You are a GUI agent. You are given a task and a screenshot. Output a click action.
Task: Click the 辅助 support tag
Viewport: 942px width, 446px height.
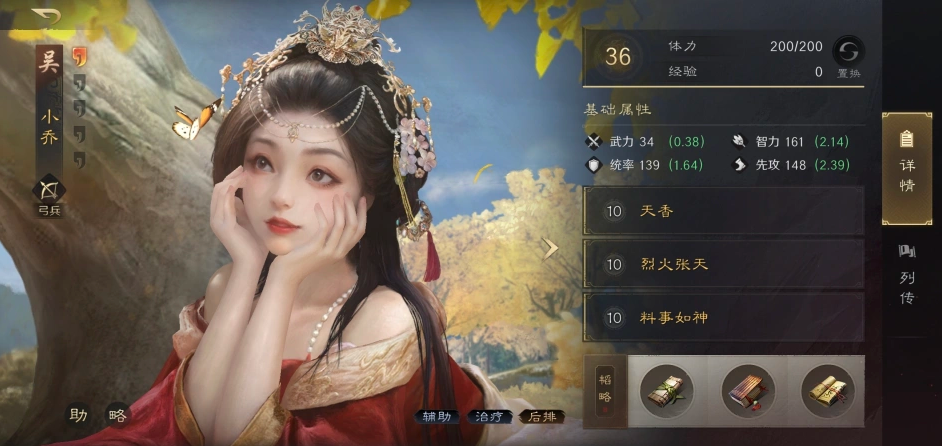coord(437,417)
